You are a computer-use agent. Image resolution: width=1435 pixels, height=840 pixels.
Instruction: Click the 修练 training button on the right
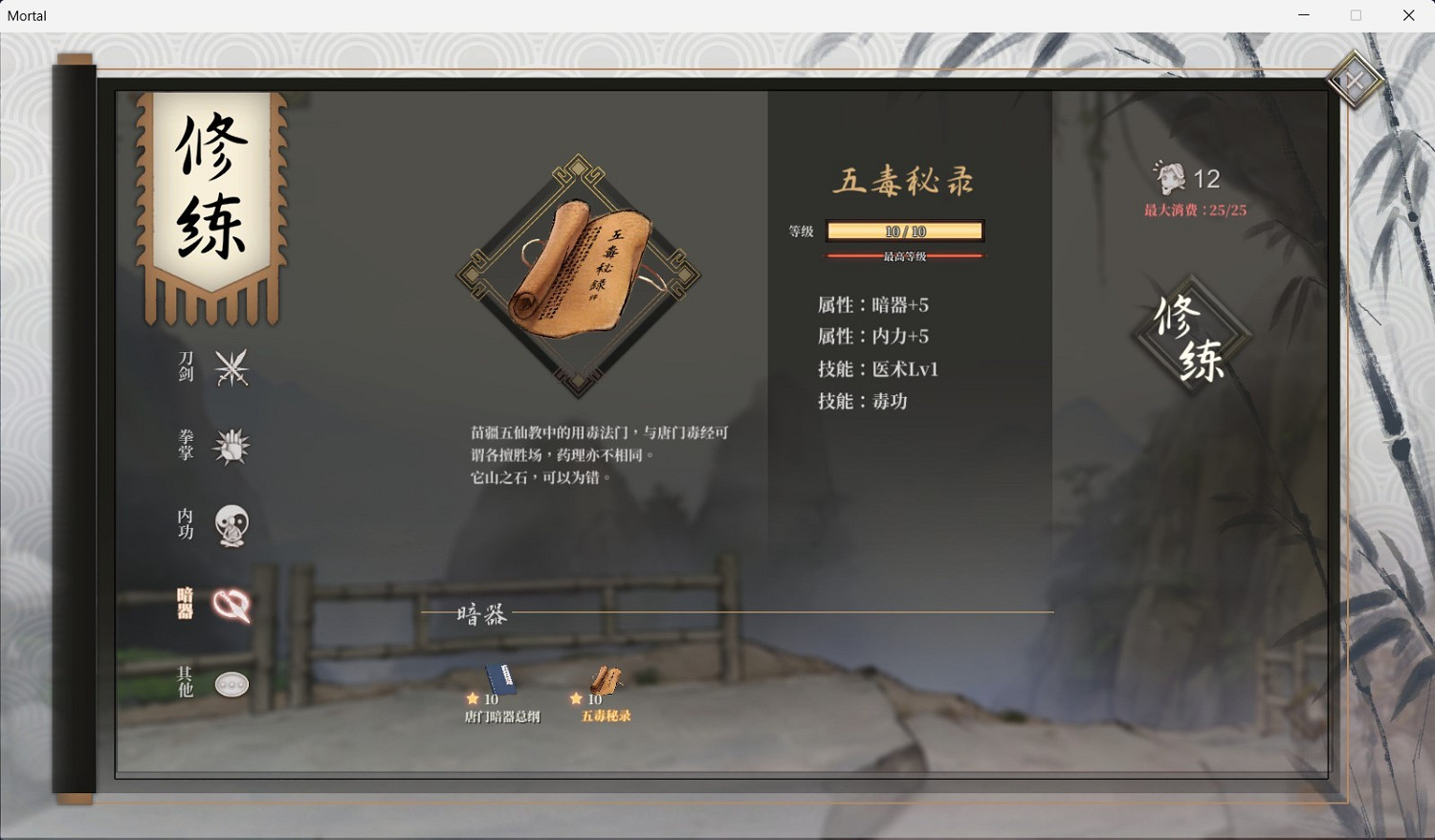click(1190, 335)
